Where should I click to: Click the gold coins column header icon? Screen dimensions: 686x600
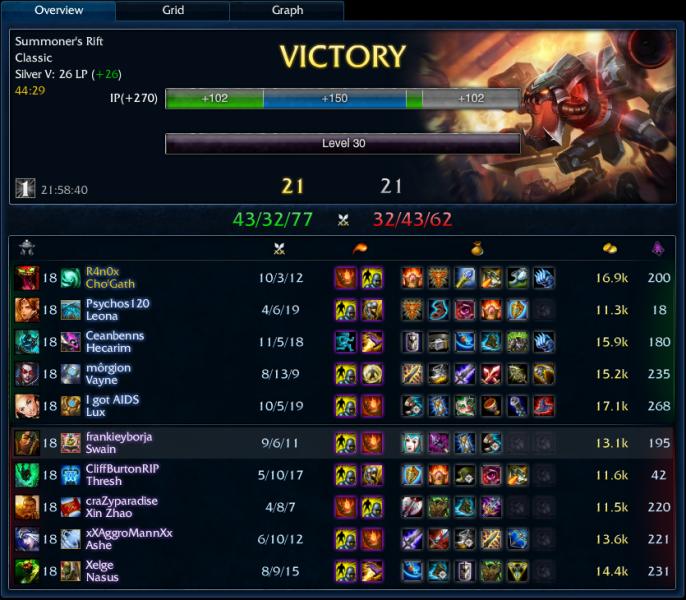pos(610,248)
